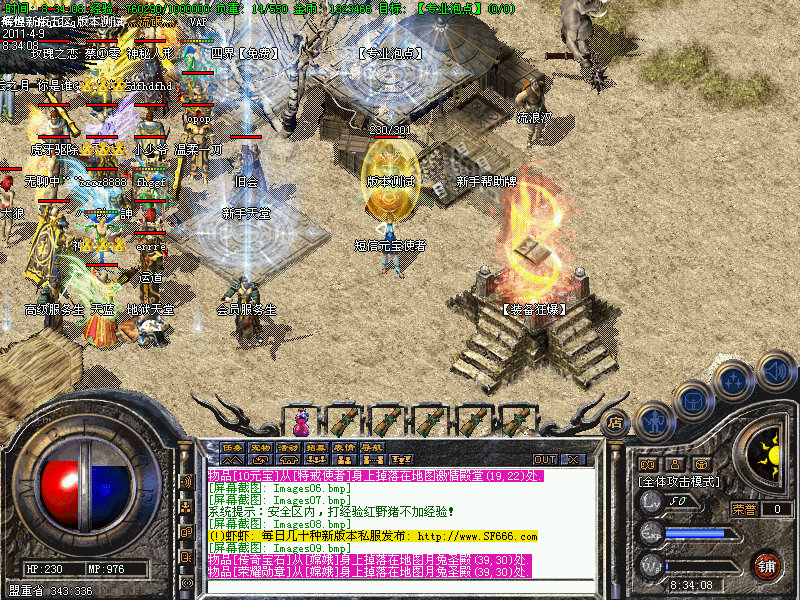800x600 pixels.
Task: Open the 活动 events tab
Action: point(289,448)
